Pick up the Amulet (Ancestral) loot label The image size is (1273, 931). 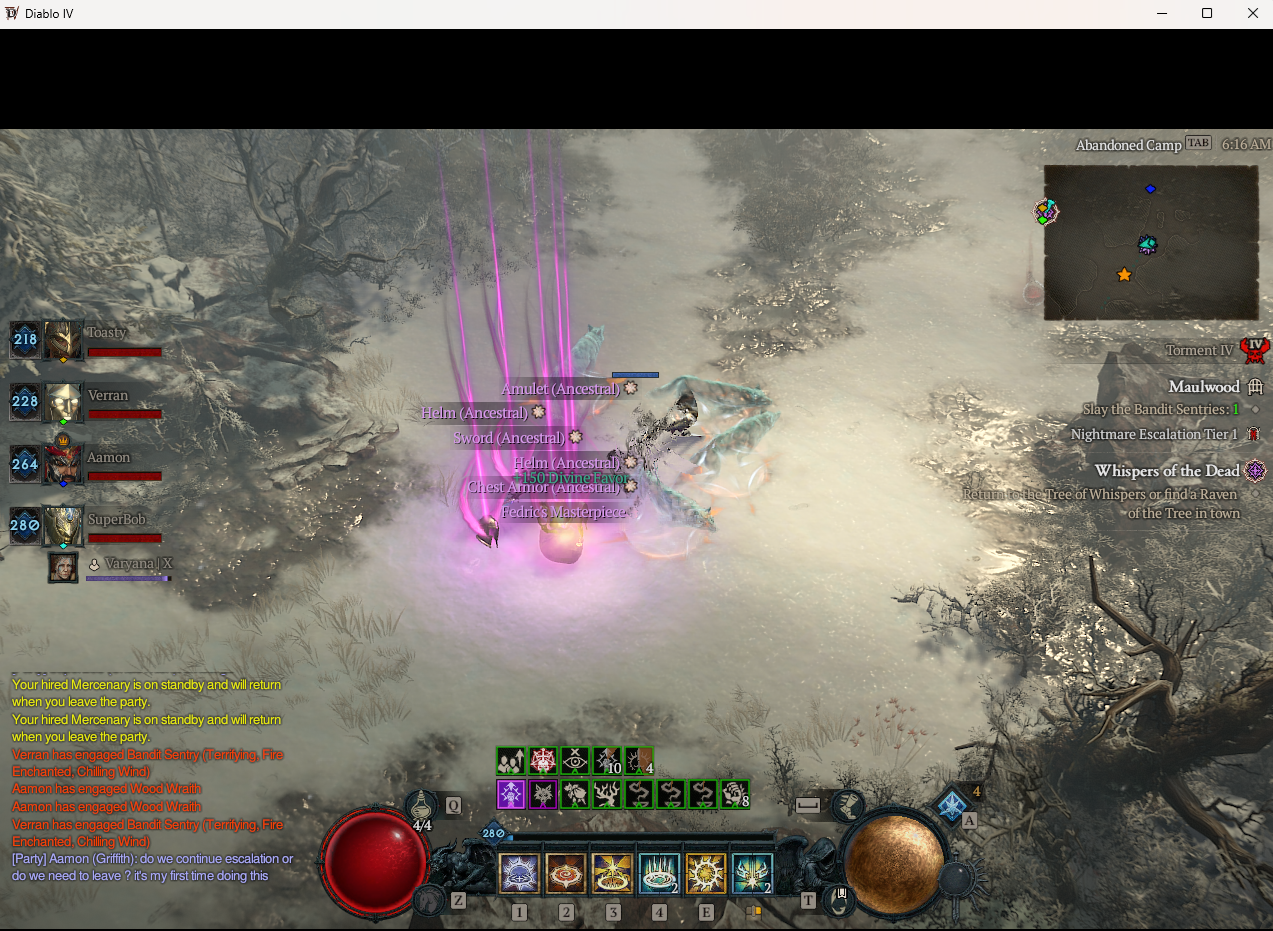click(x=561, y=389)
